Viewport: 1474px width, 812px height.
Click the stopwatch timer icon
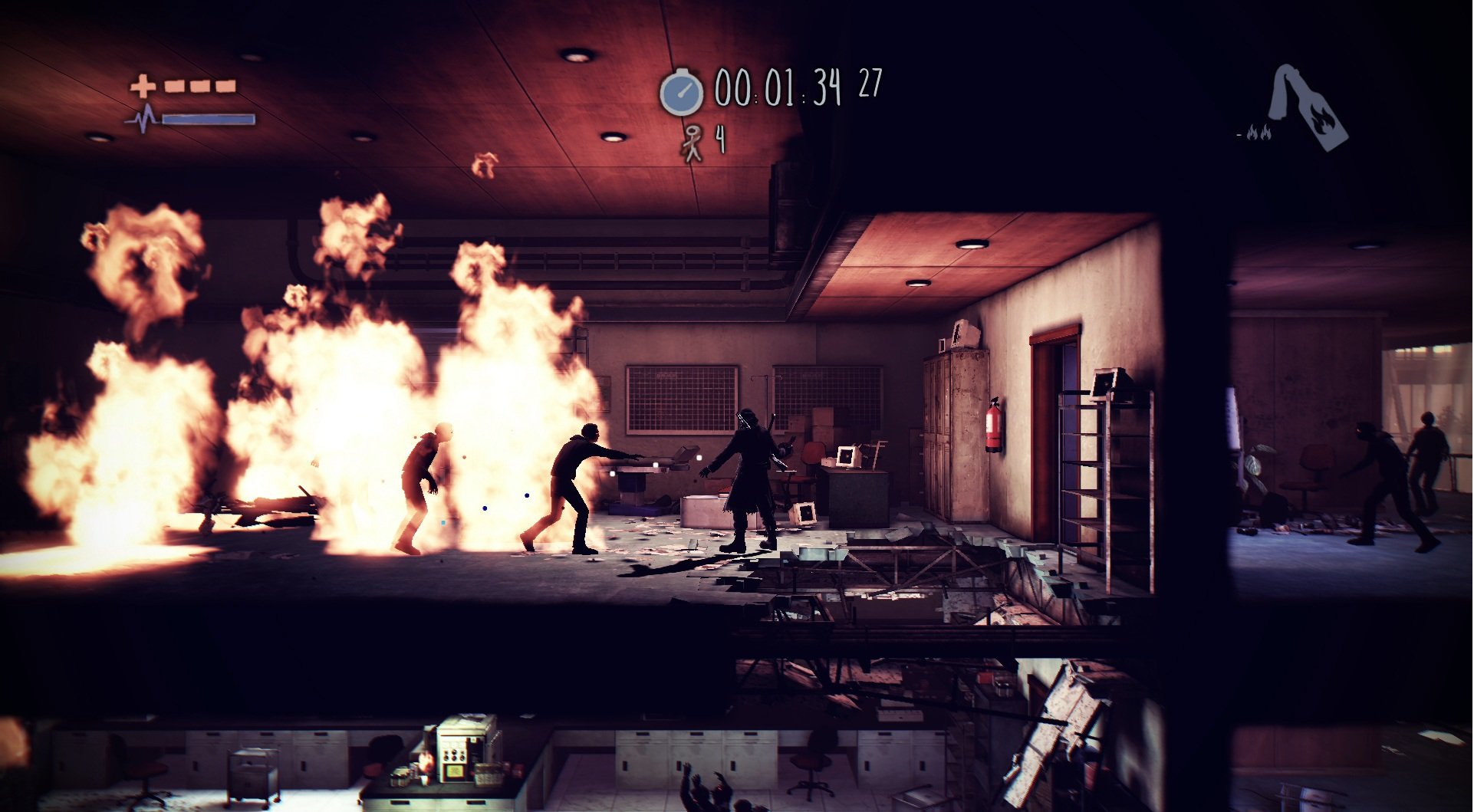681,93
